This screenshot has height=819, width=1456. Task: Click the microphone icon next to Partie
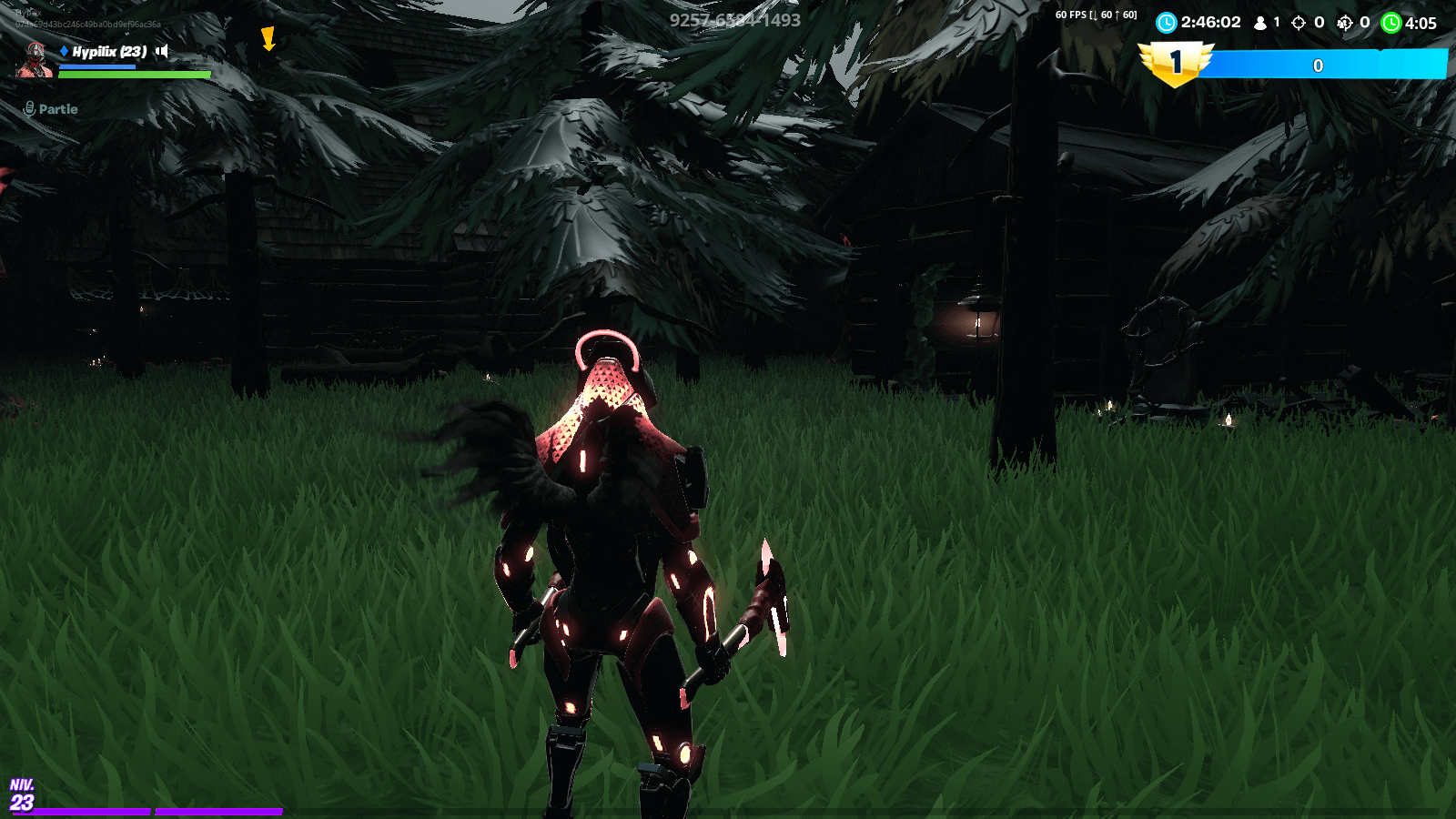point(29,108)
